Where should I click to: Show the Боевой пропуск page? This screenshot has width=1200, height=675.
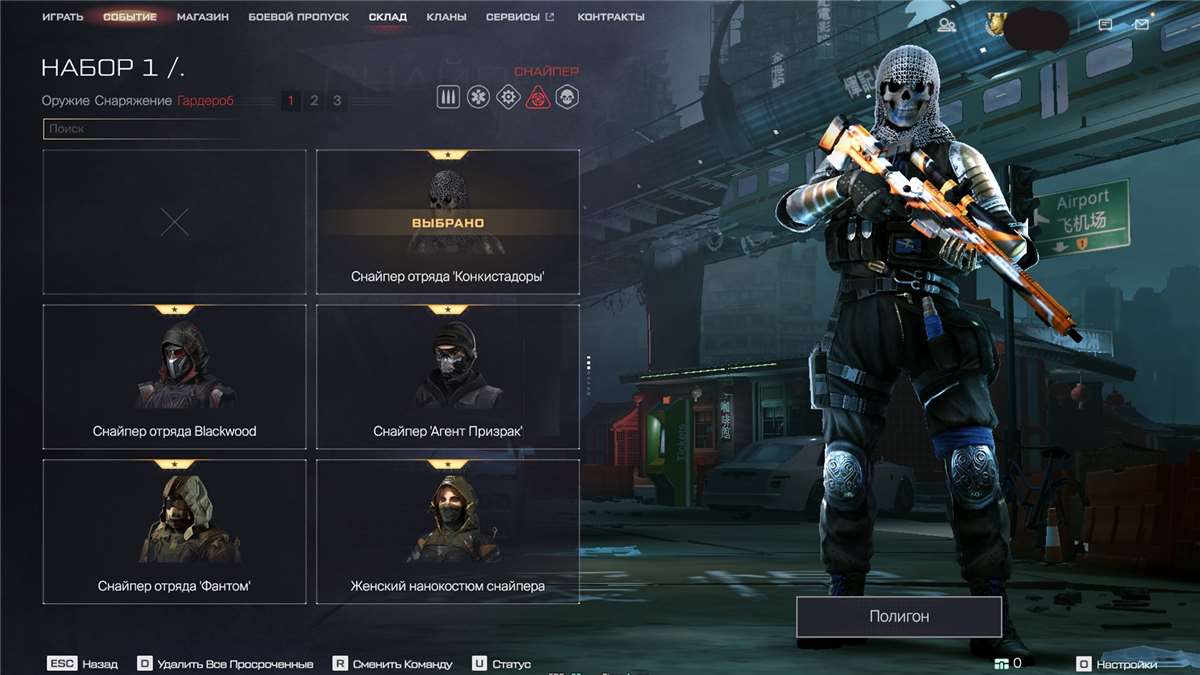(x=298, y=17)
